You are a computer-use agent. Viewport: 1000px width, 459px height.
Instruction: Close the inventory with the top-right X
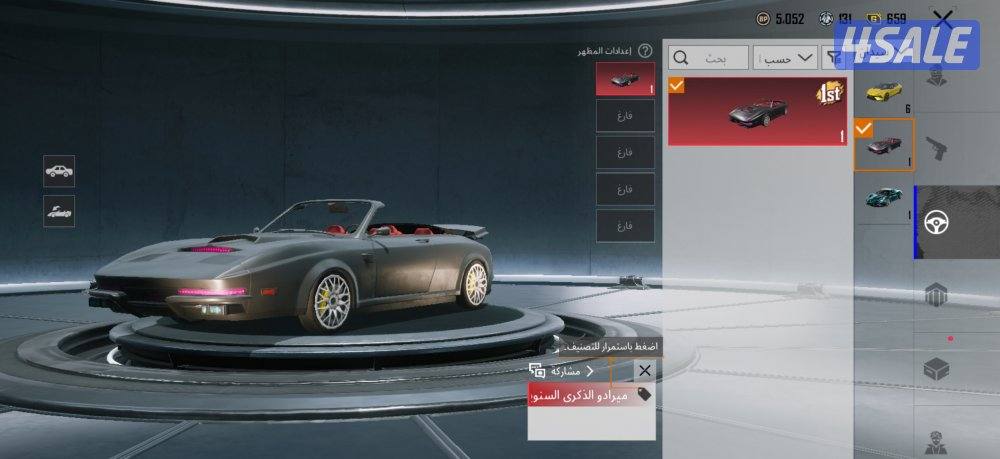coord(942,18)
